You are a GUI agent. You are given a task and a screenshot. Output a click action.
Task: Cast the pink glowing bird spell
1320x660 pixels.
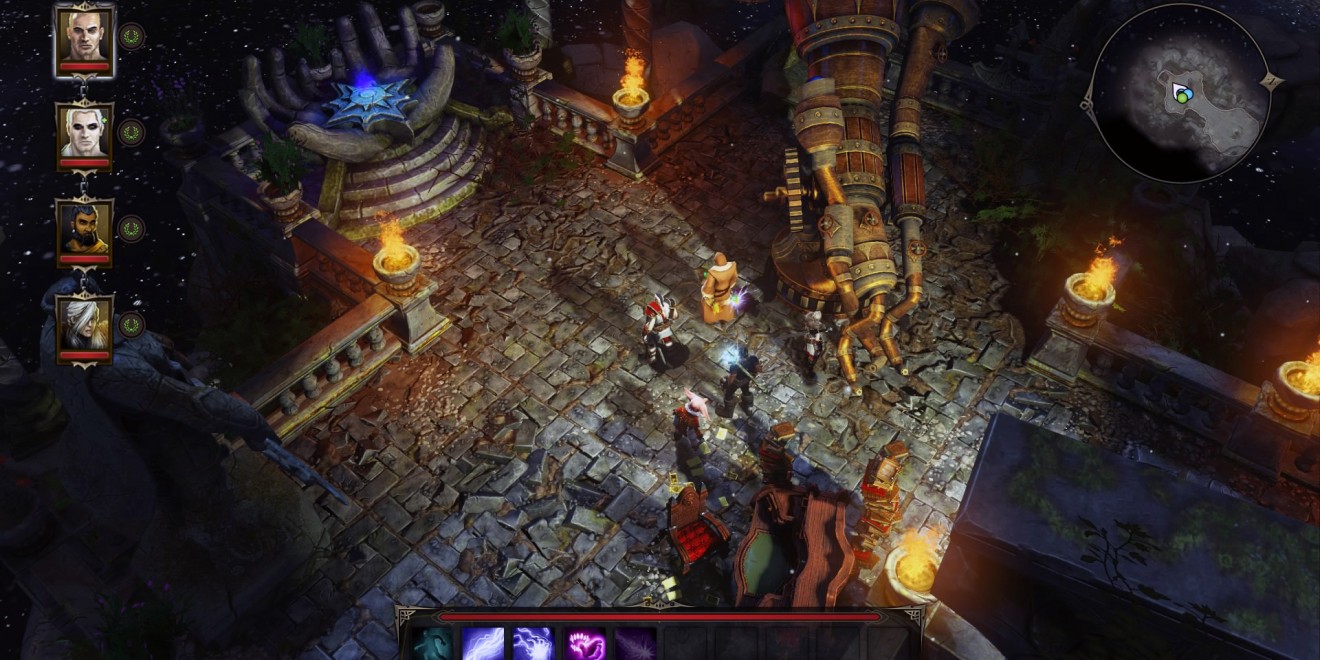(x=585, y=644)
